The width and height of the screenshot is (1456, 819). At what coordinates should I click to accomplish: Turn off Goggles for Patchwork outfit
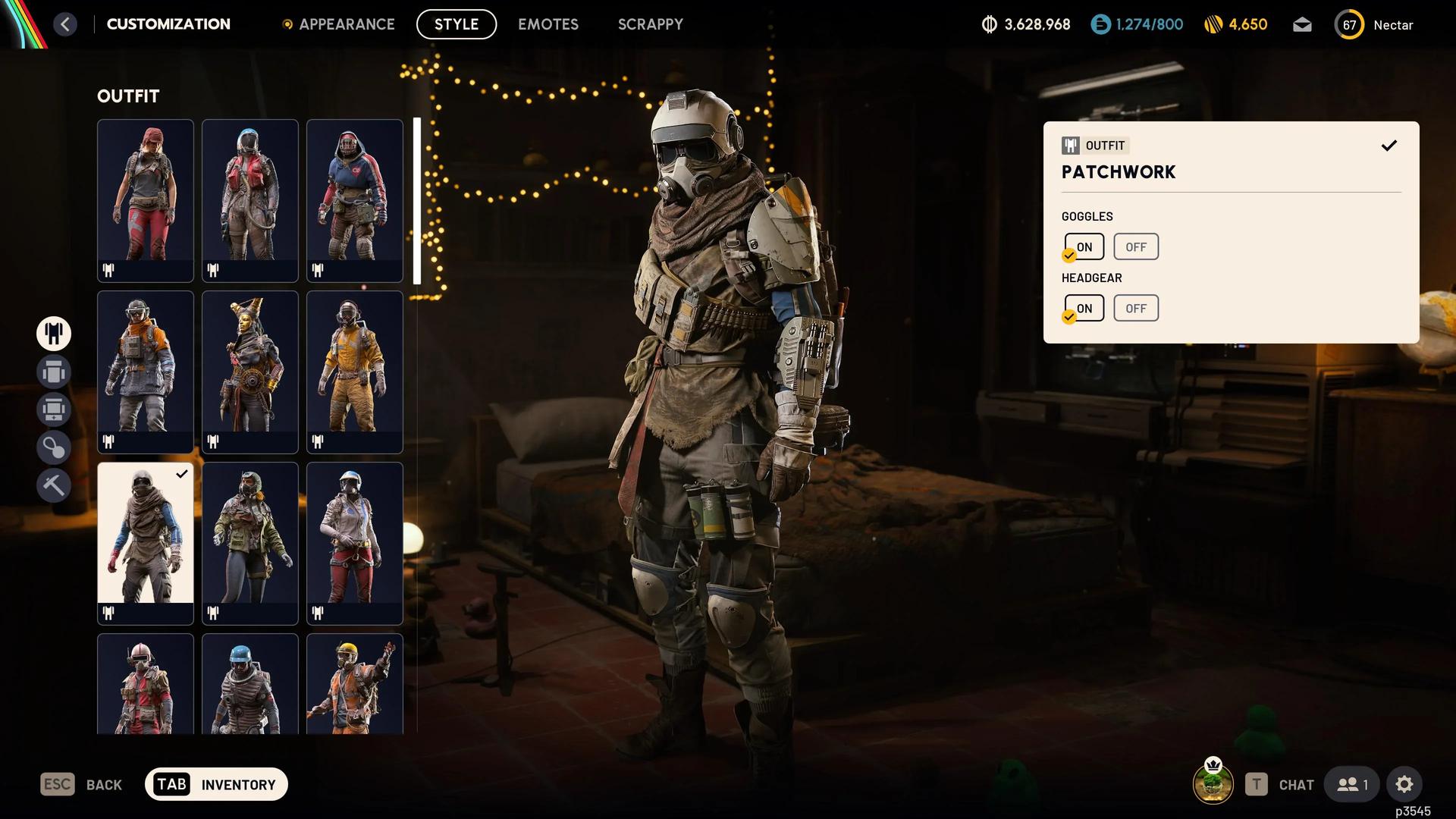point(1135,246)
